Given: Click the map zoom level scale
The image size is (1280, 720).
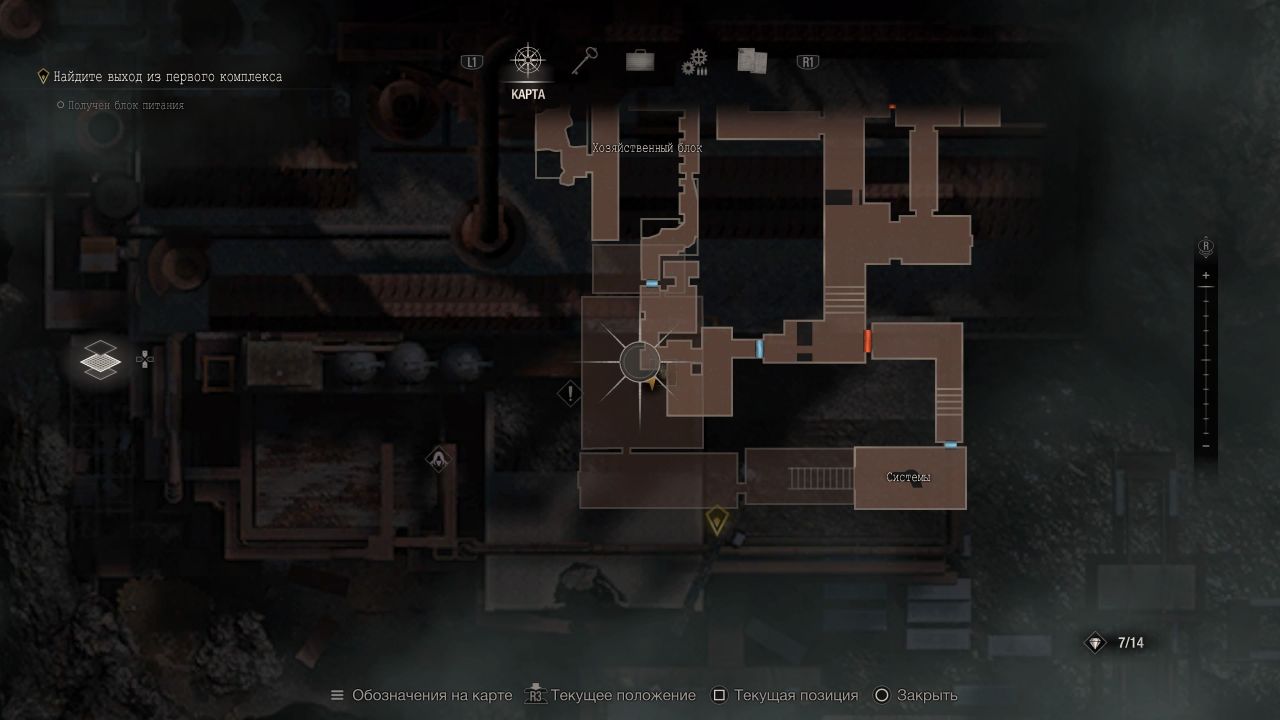Looking at the screenshot, I should coord(1206,360).
